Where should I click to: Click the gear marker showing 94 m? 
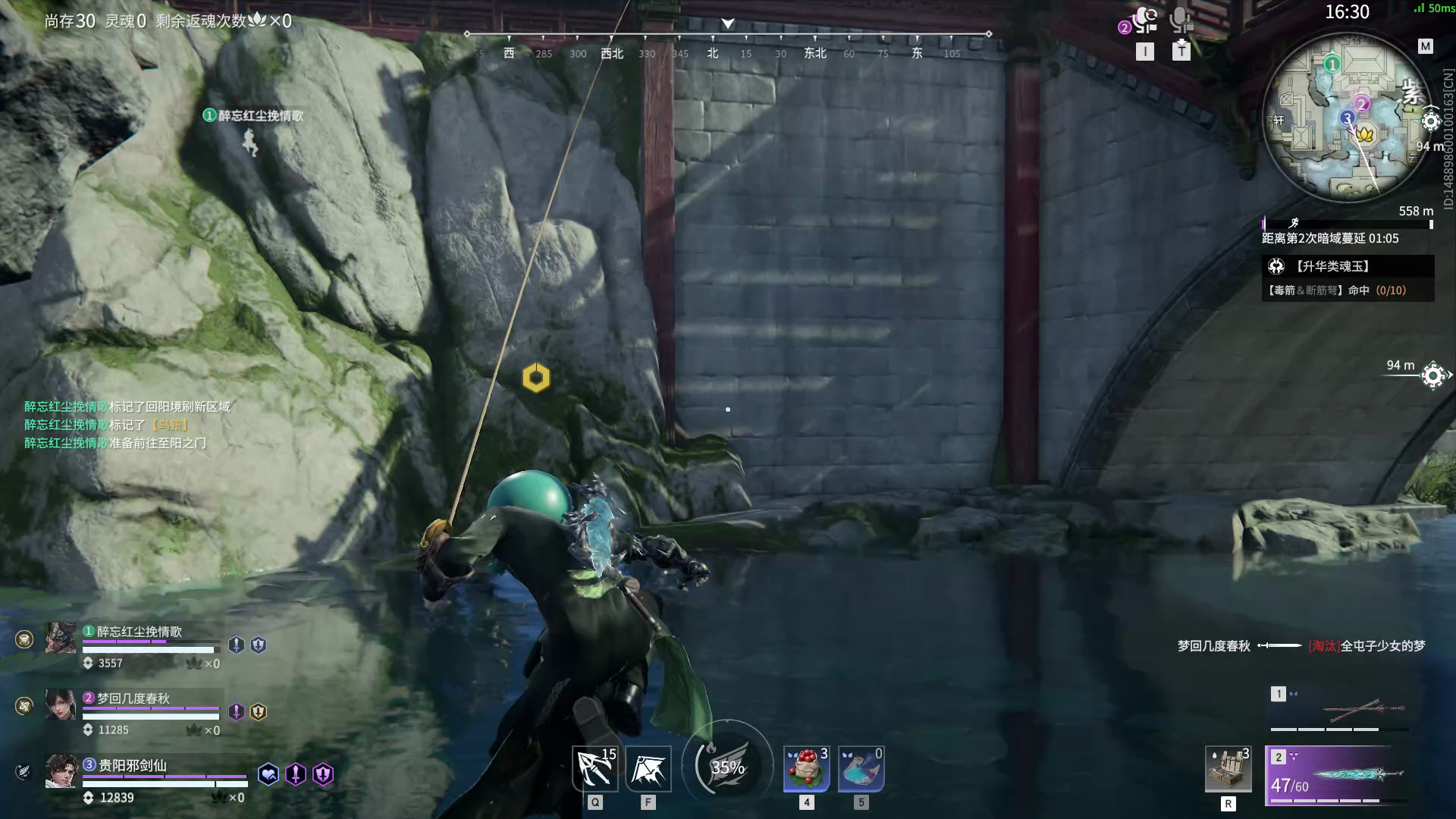click(1433, 375)
